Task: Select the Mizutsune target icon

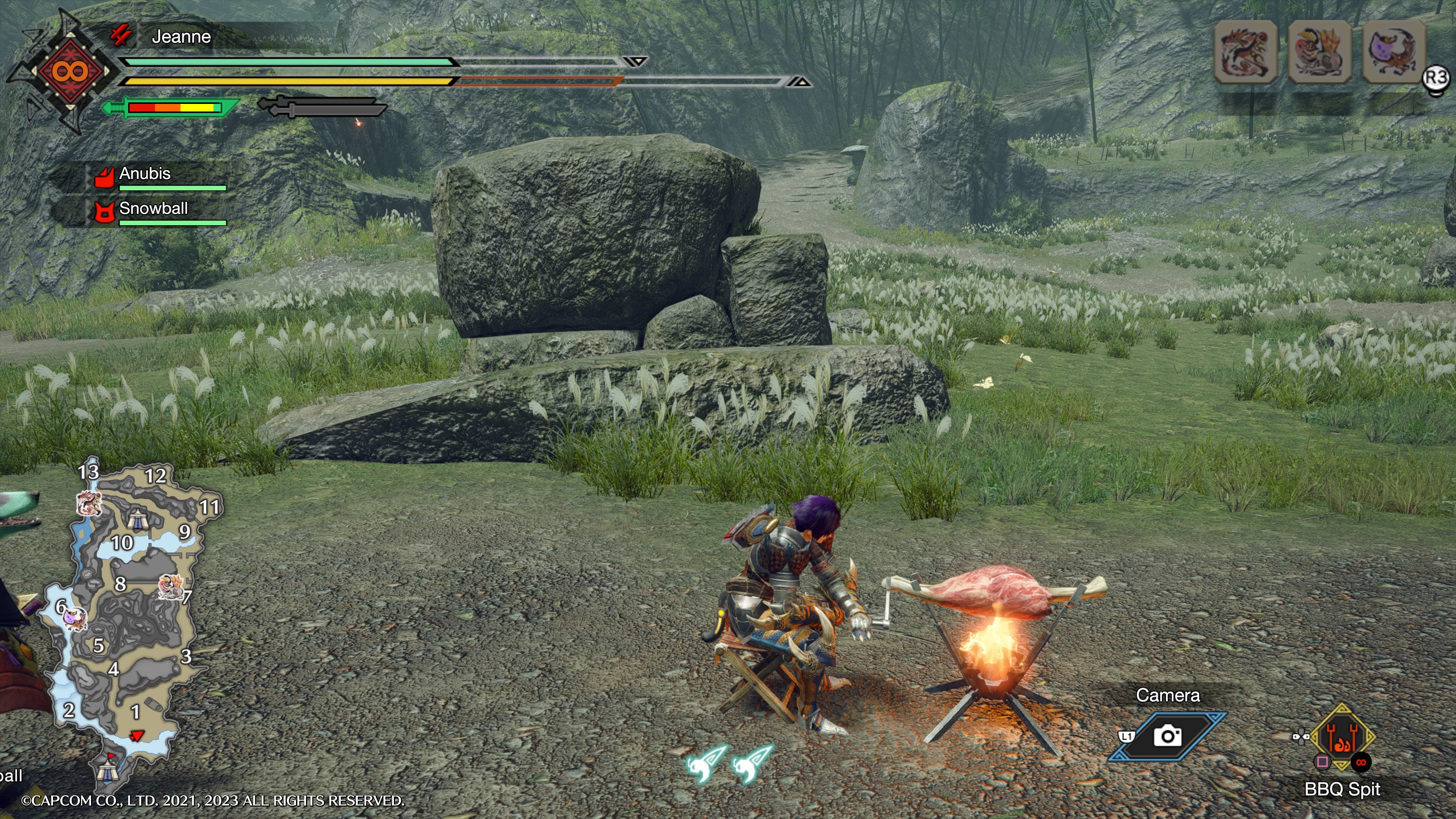Action: click(x=1245, y=52)
